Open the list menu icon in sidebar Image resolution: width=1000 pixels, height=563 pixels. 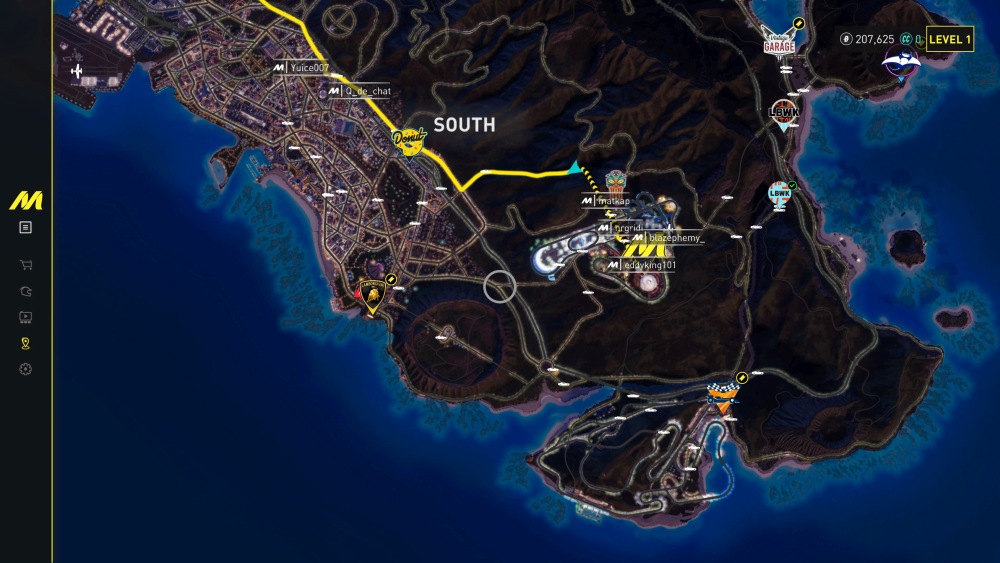[25, 227]
